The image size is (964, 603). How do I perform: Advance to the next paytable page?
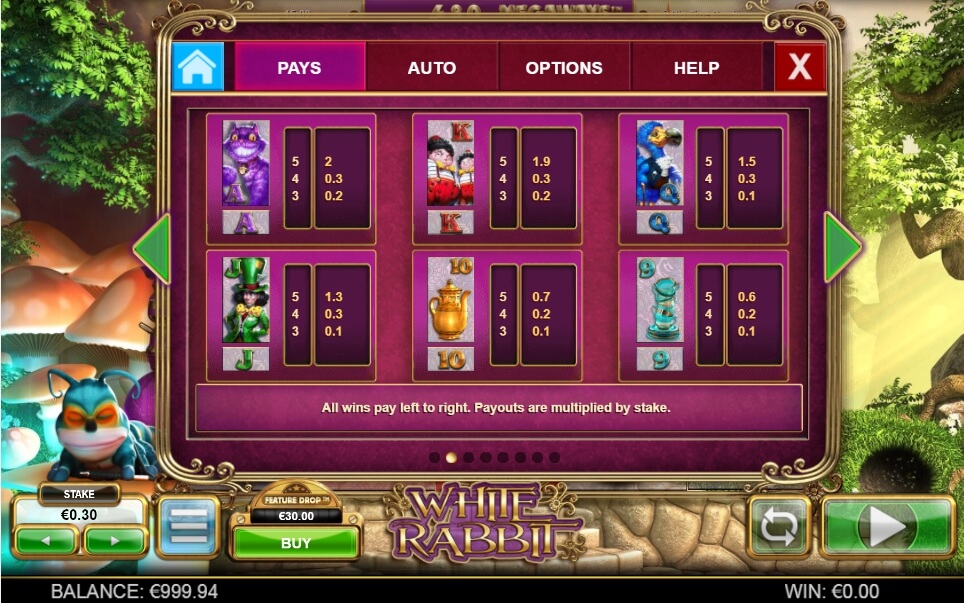tap(842, 248)
